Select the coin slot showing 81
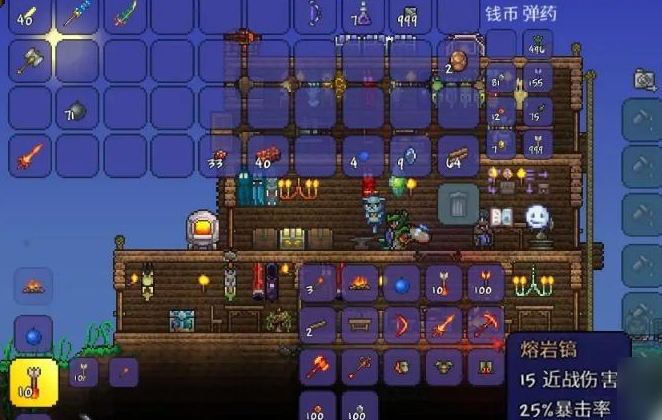Viewport: 662px width, 420px height. [x=501, y=80]
